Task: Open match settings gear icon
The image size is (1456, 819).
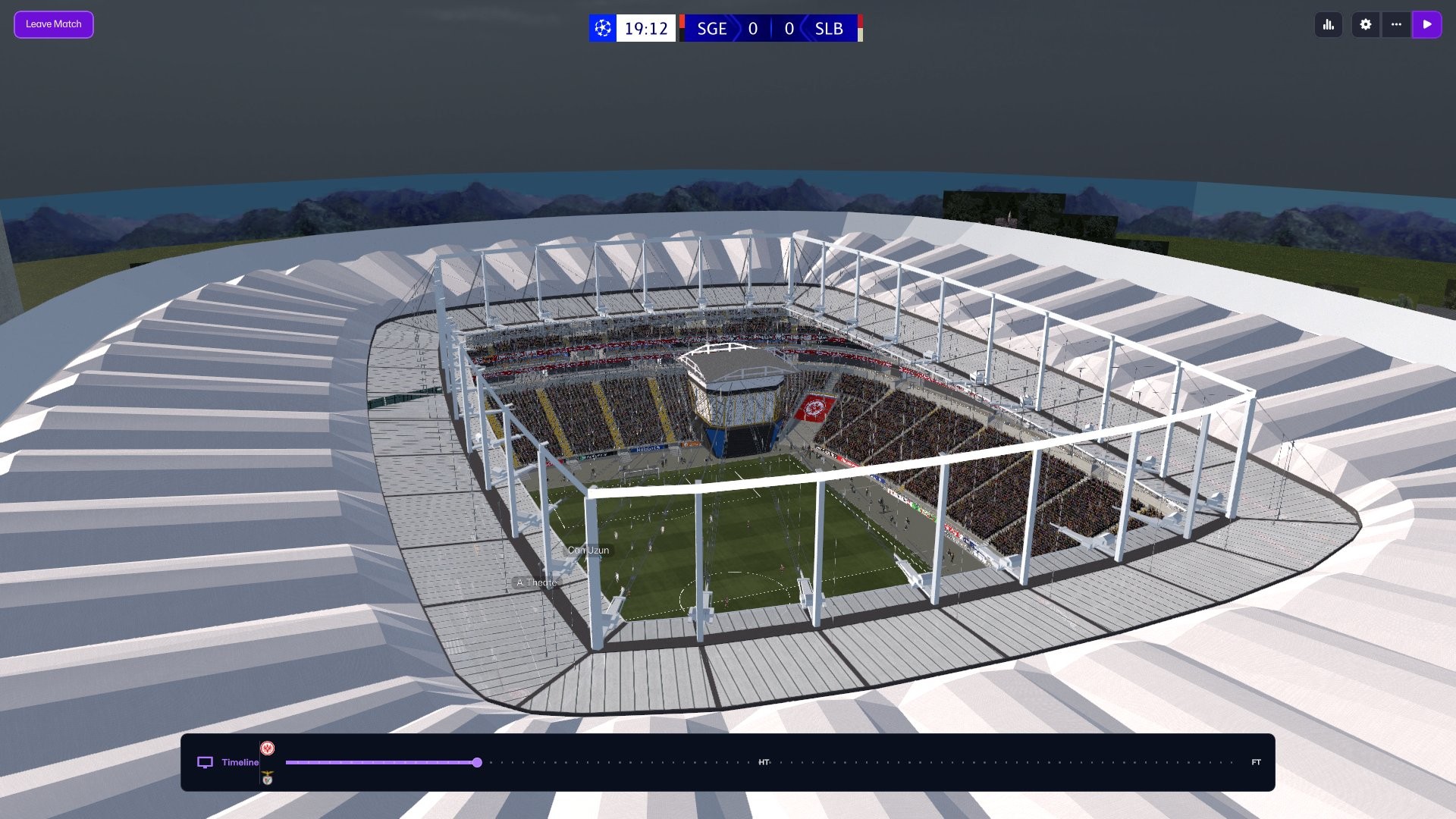Action: (1366, 24)
